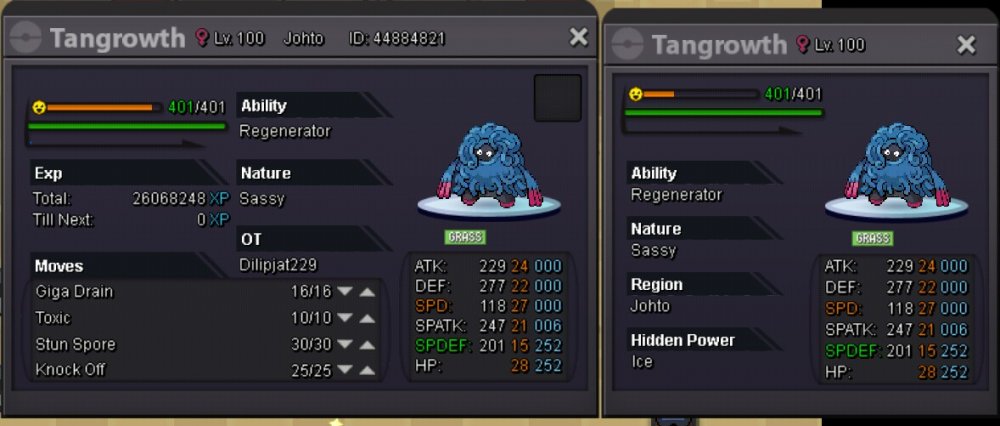Shift Toxic down using its down arrow

[345, 318]
